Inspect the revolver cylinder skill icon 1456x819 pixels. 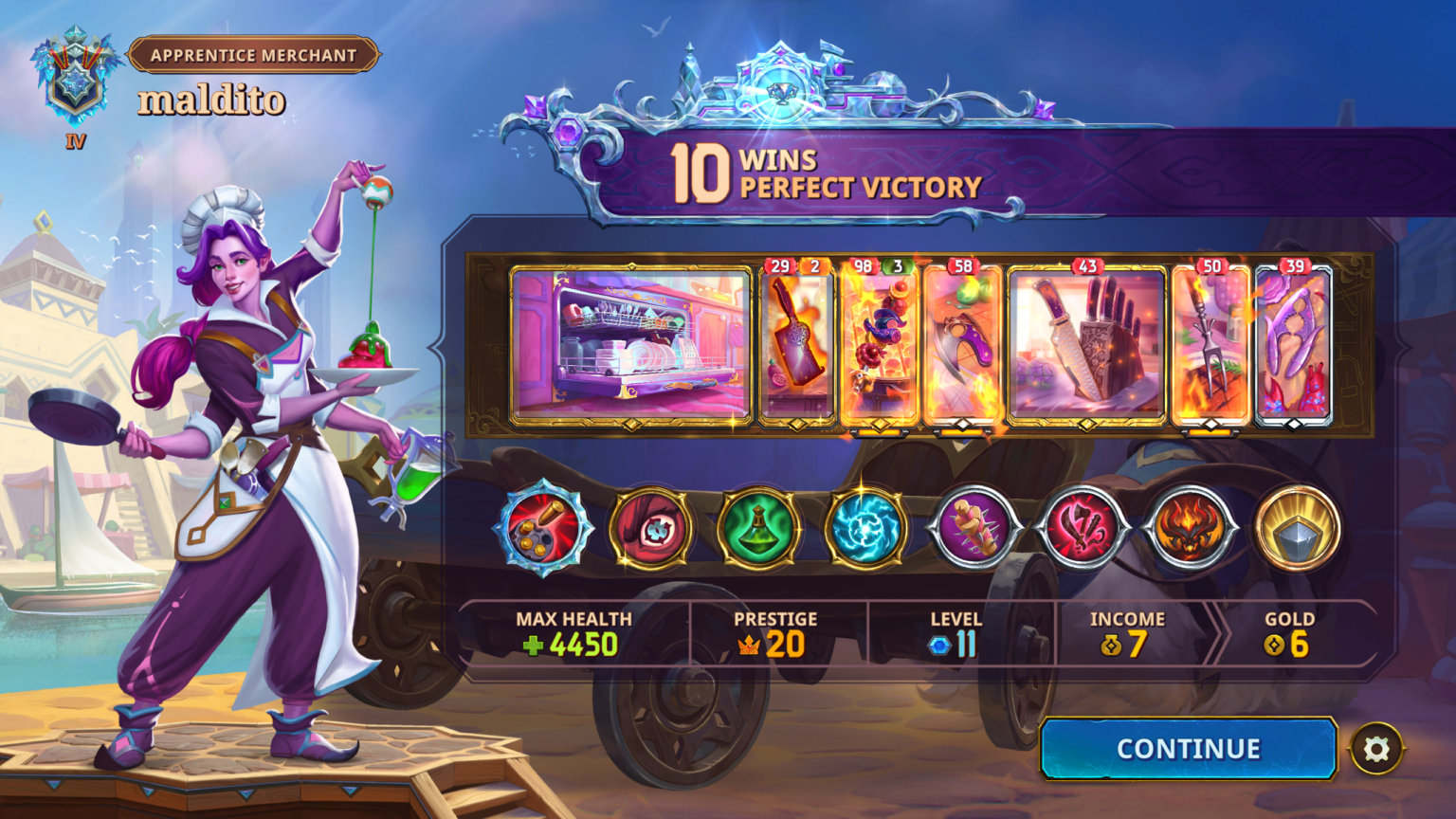point(543,528)
